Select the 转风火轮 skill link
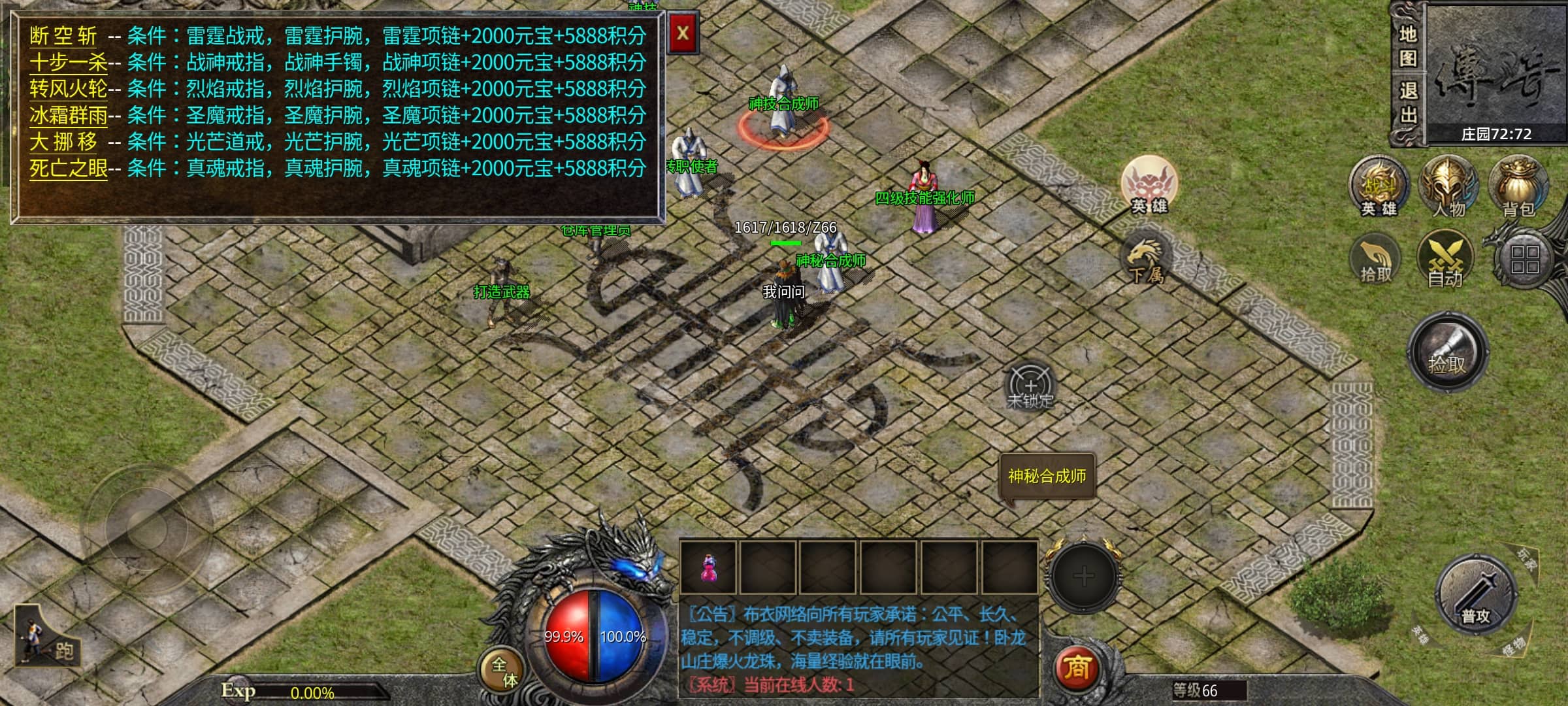Viewport: 1568px width, 706px height. pyautogui.click(x=69, y=89)
